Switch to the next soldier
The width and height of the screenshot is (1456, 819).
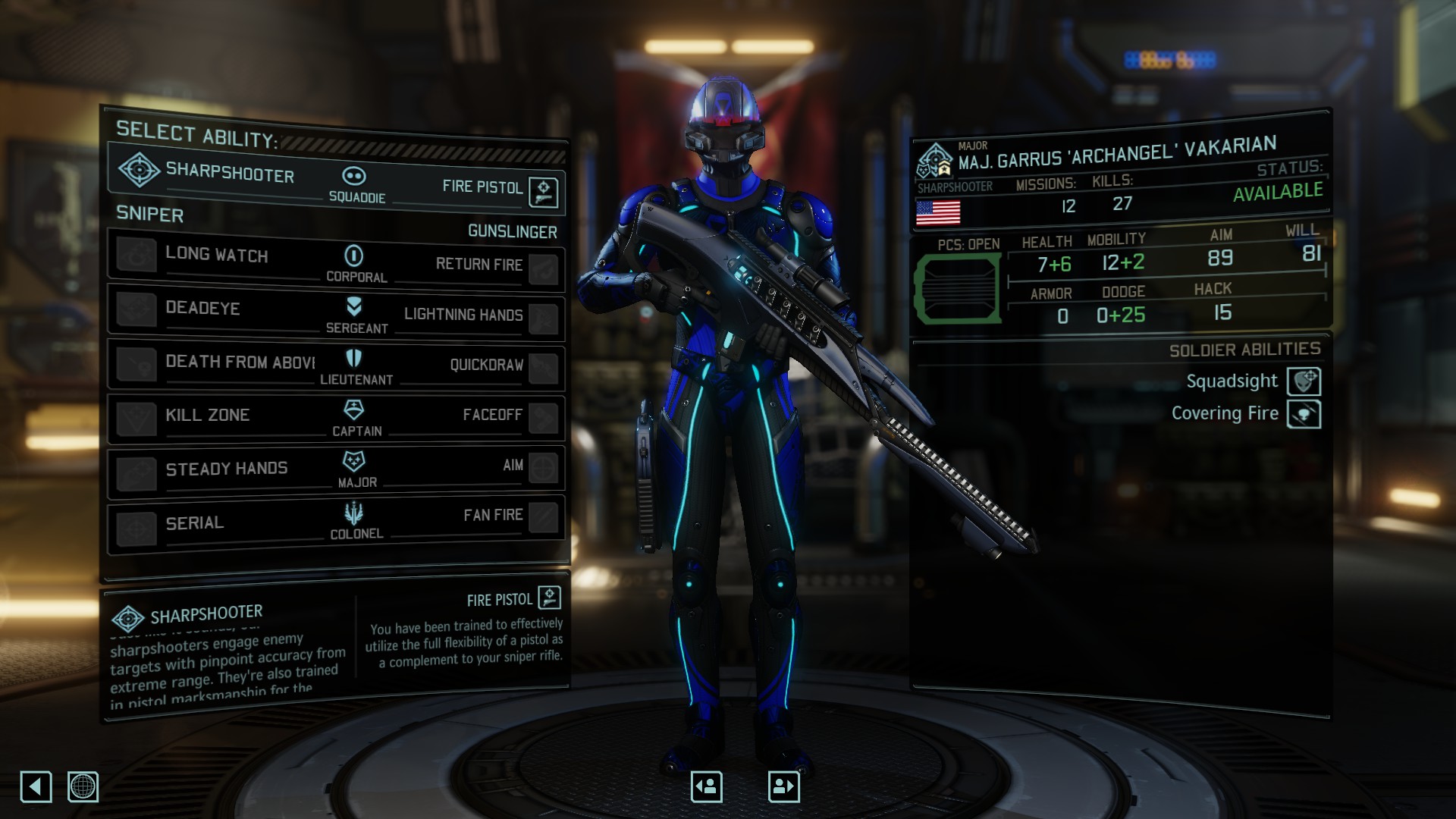(x=783, y=786)
